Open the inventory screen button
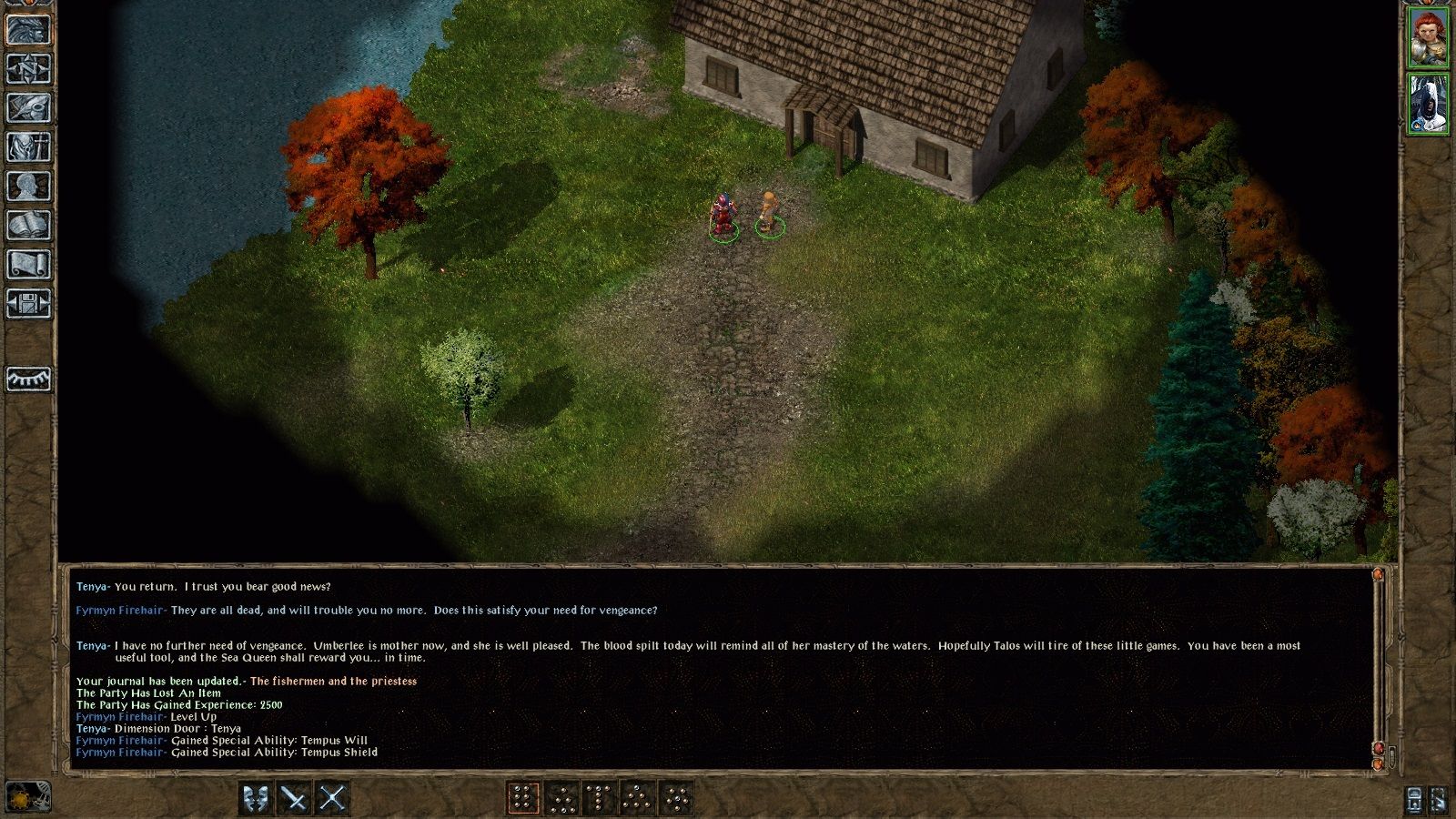This screenshot has height=819, width=1456. coord(28,147)
